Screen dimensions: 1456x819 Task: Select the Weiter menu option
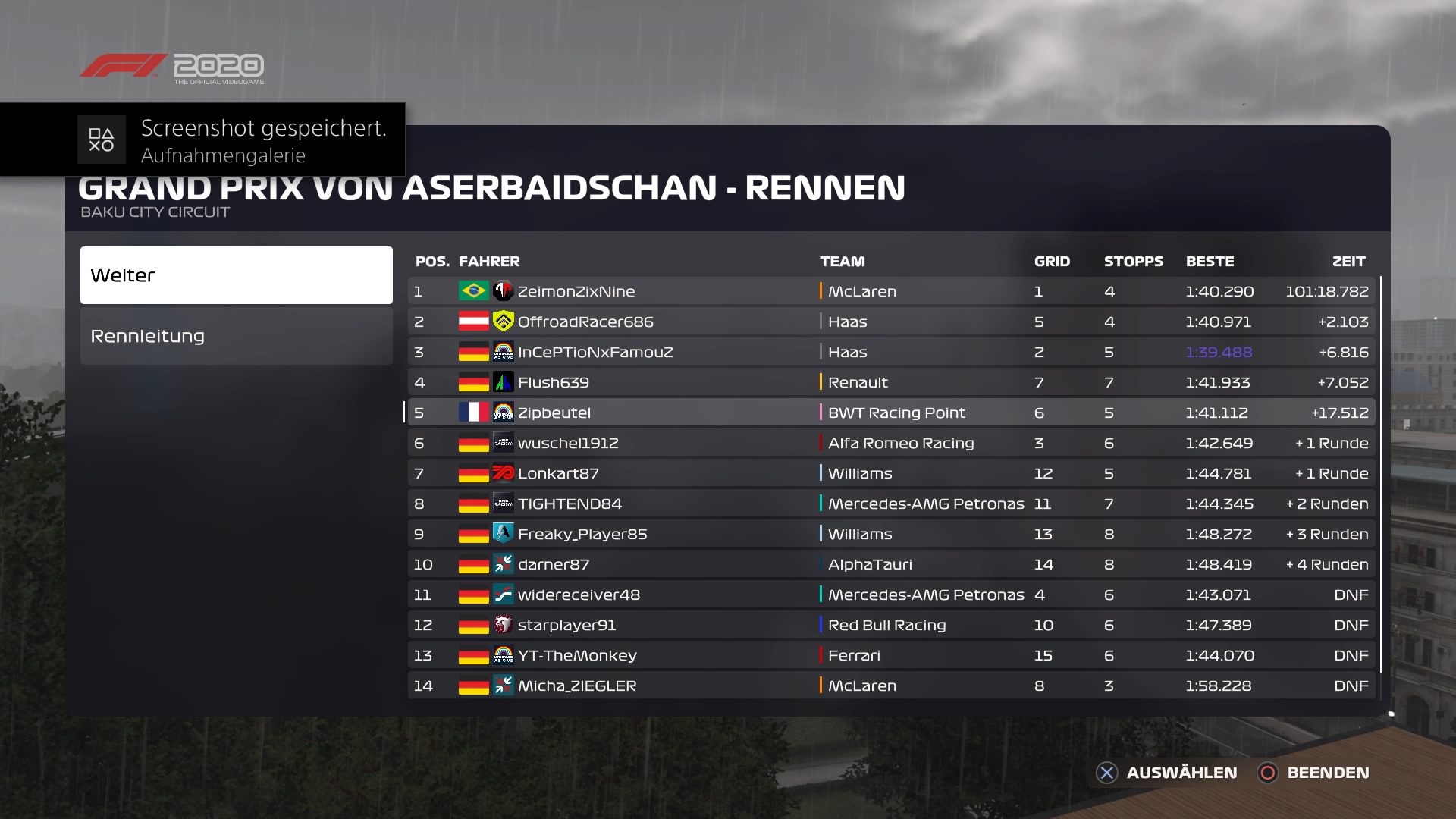[236, 275]
